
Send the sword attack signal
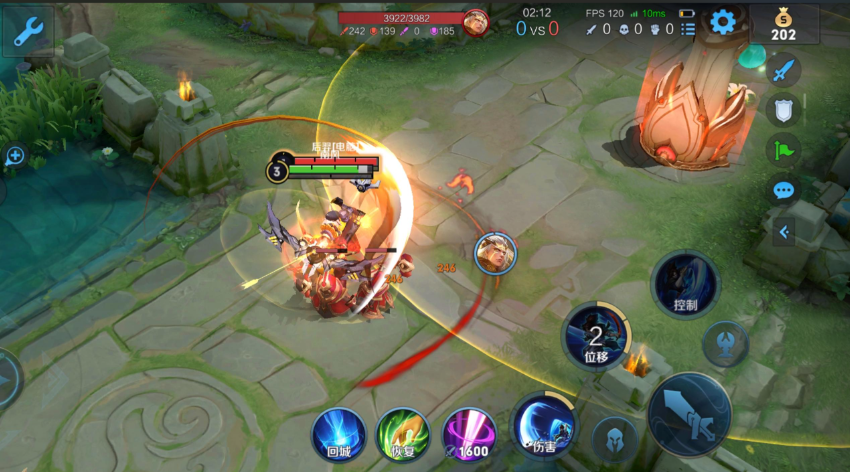pyautogui.click(x=784, y=69)
